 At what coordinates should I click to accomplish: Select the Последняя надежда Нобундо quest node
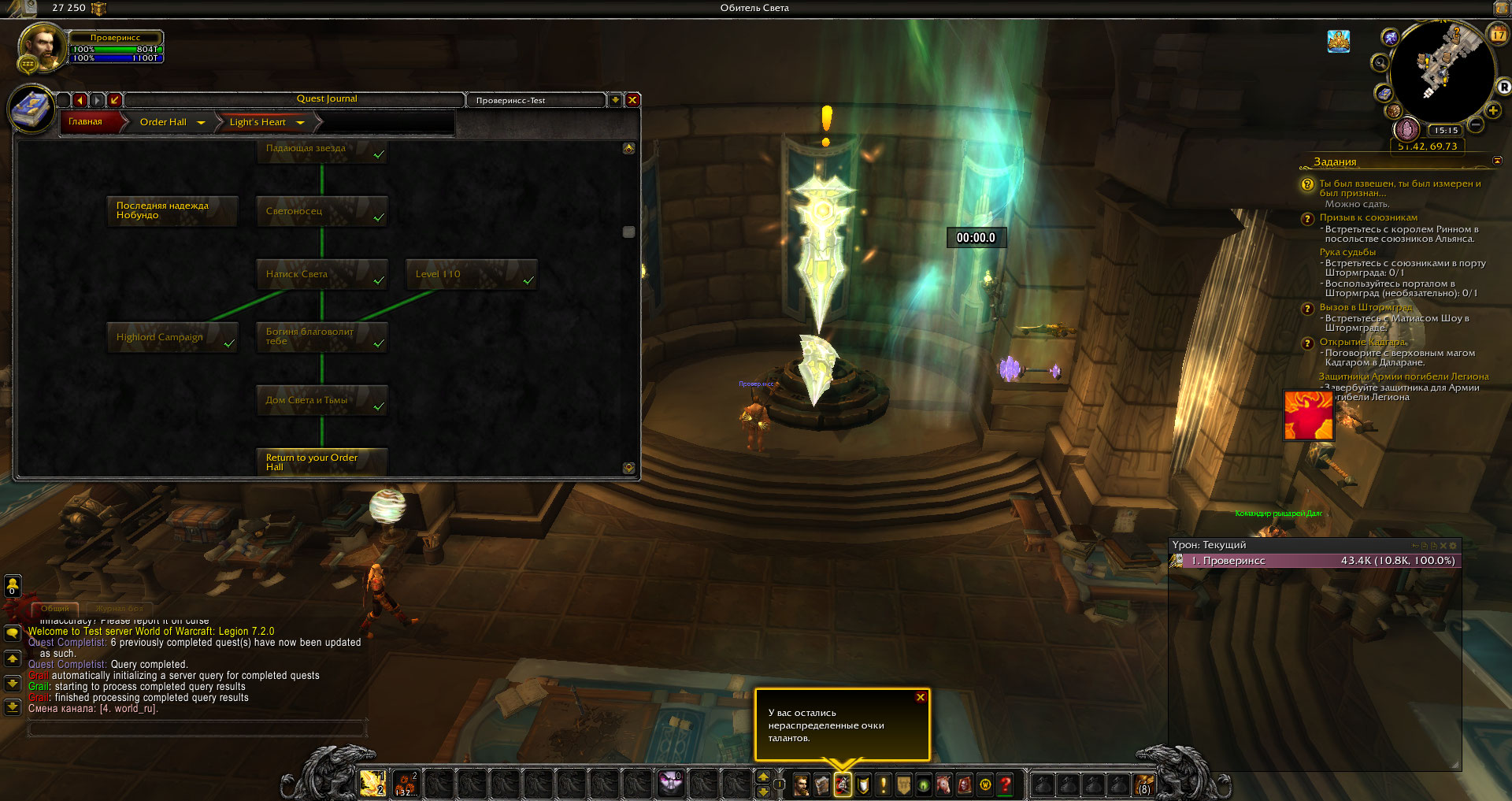click(x=172, y=211)
